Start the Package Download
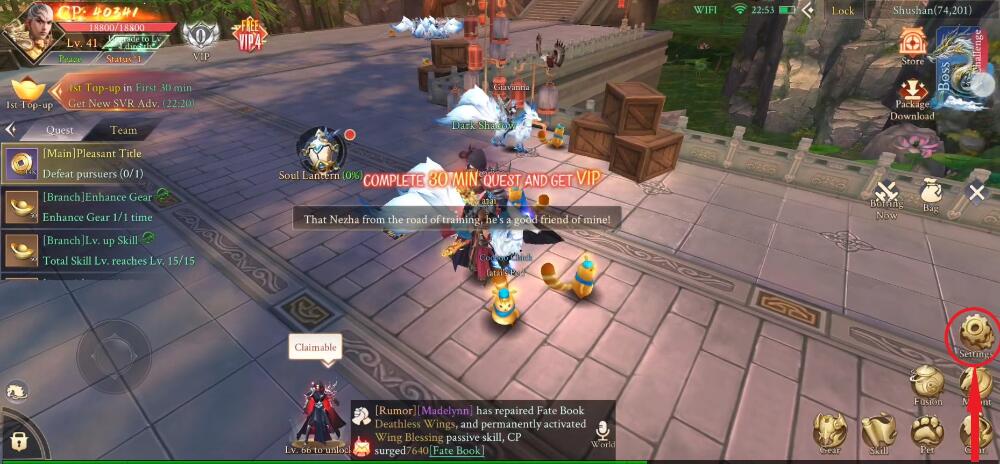 tap(912, 98)
